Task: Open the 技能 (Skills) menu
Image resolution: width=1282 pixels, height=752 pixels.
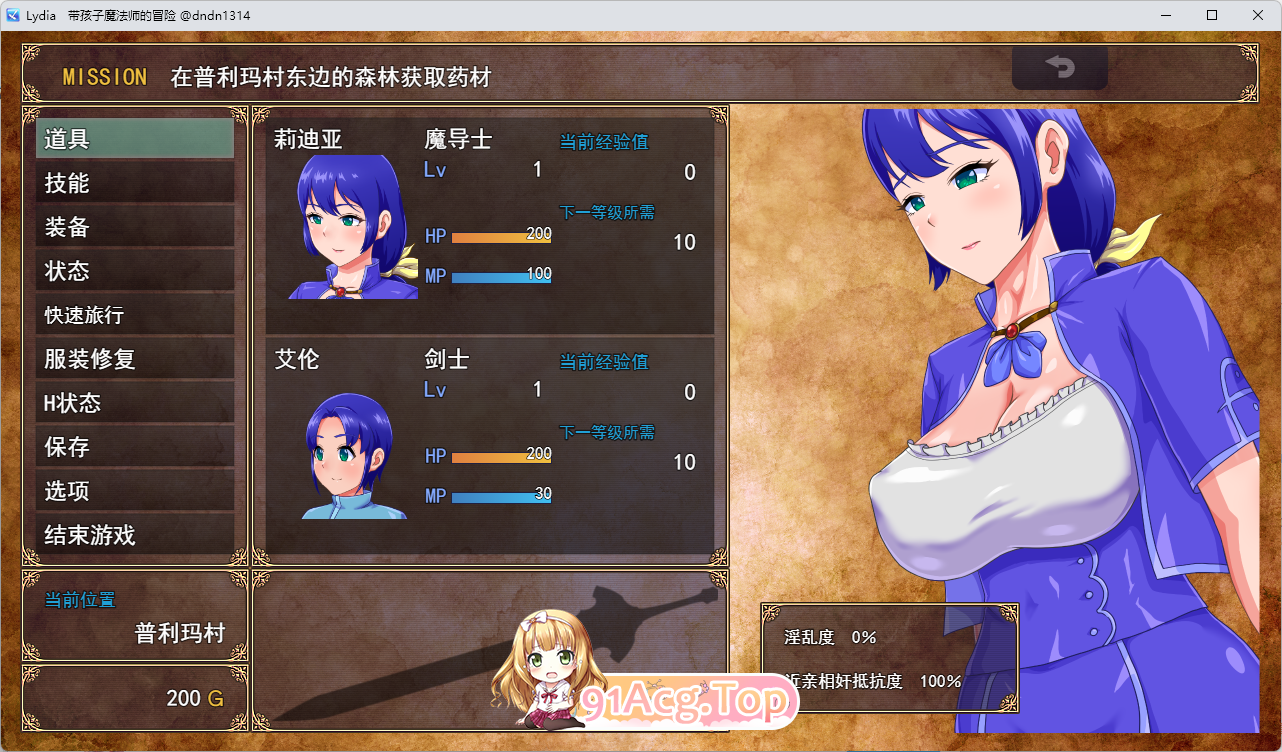Action: click(134, 182)
